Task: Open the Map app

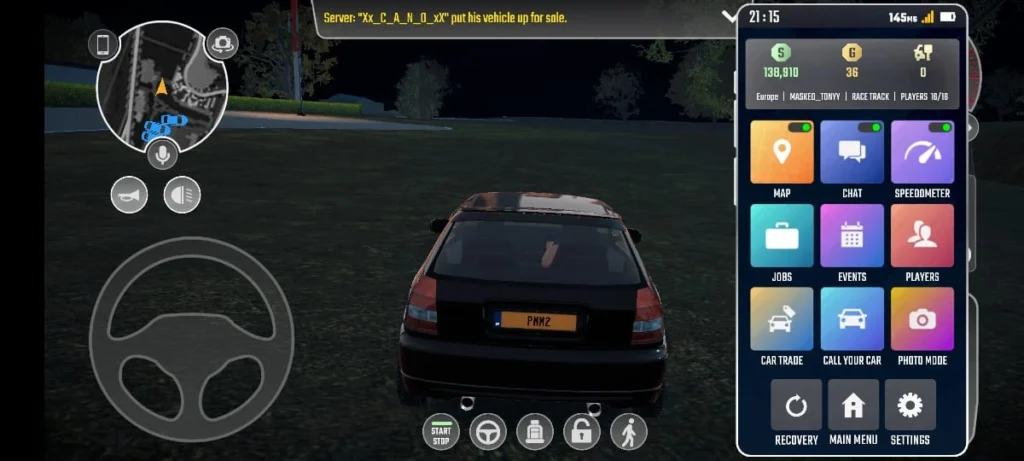Action: 782,153
